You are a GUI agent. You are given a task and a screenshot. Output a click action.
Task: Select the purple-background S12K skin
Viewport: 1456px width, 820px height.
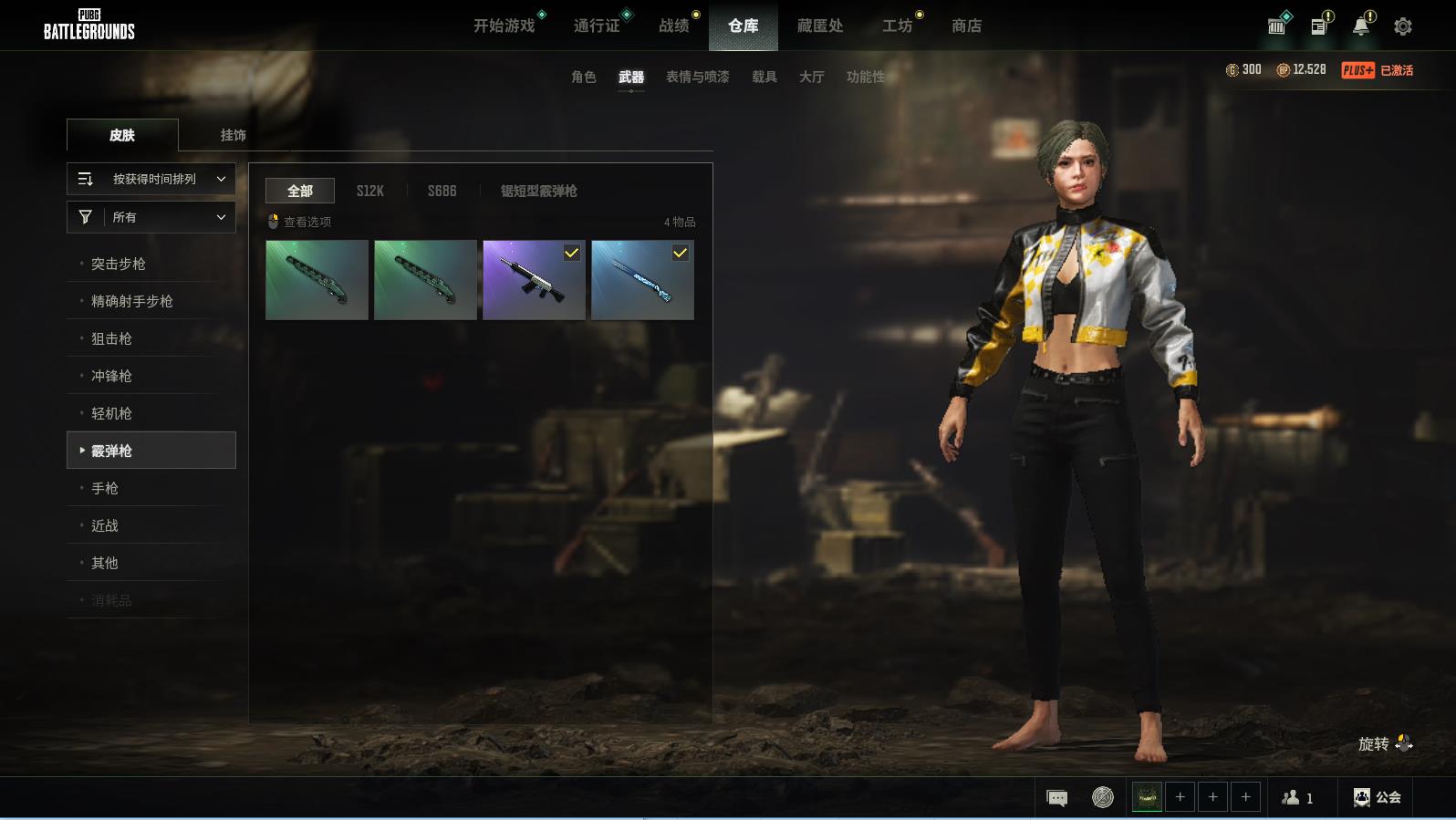534,280
